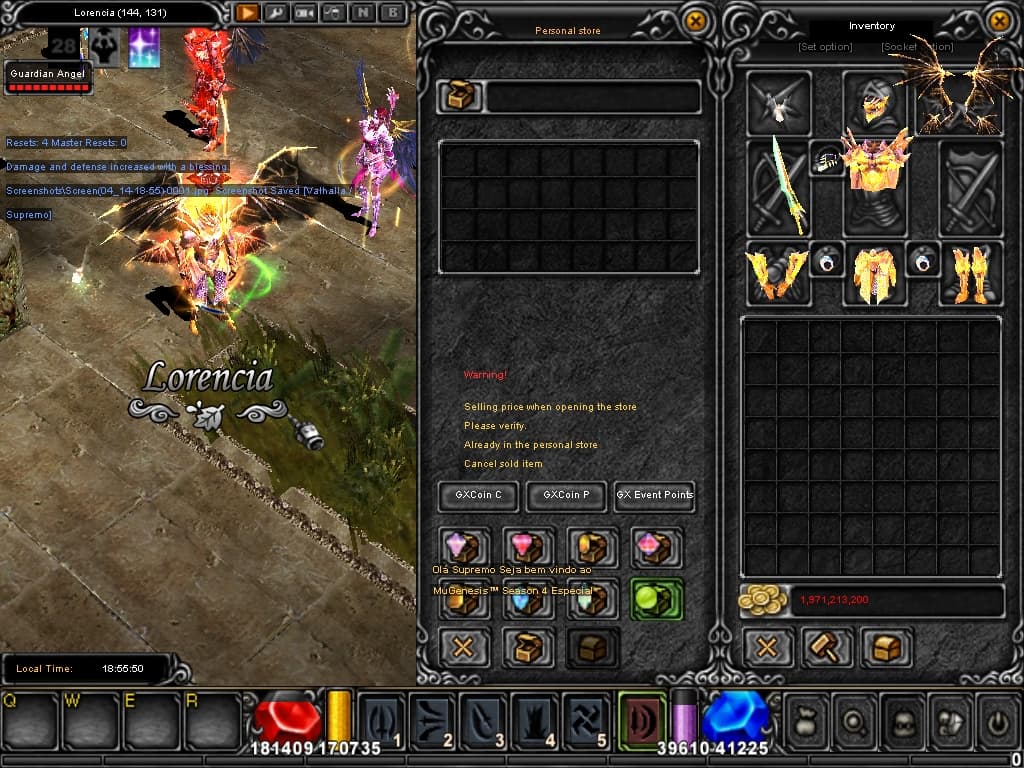This screenshot has width=1024, height=768.
Task: Close the Personal store window
Action: (695, 20)
